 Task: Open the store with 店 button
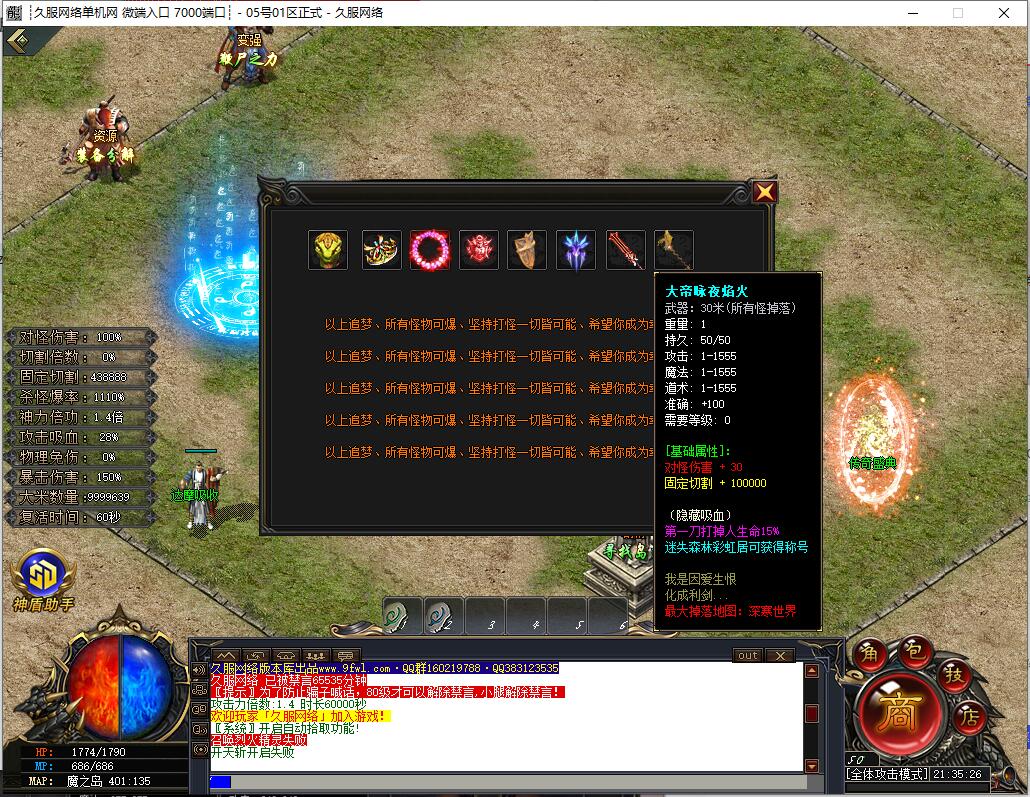coord(968,716)
